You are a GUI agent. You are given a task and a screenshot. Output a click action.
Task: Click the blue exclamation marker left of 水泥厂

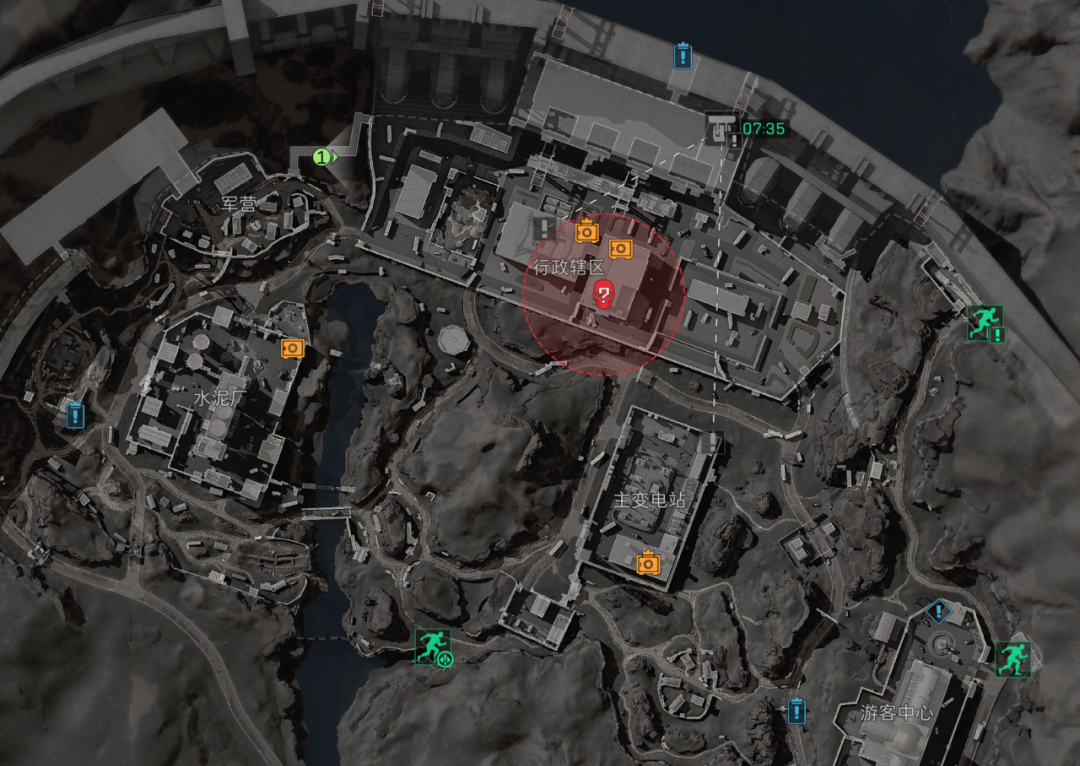point(74,414)
